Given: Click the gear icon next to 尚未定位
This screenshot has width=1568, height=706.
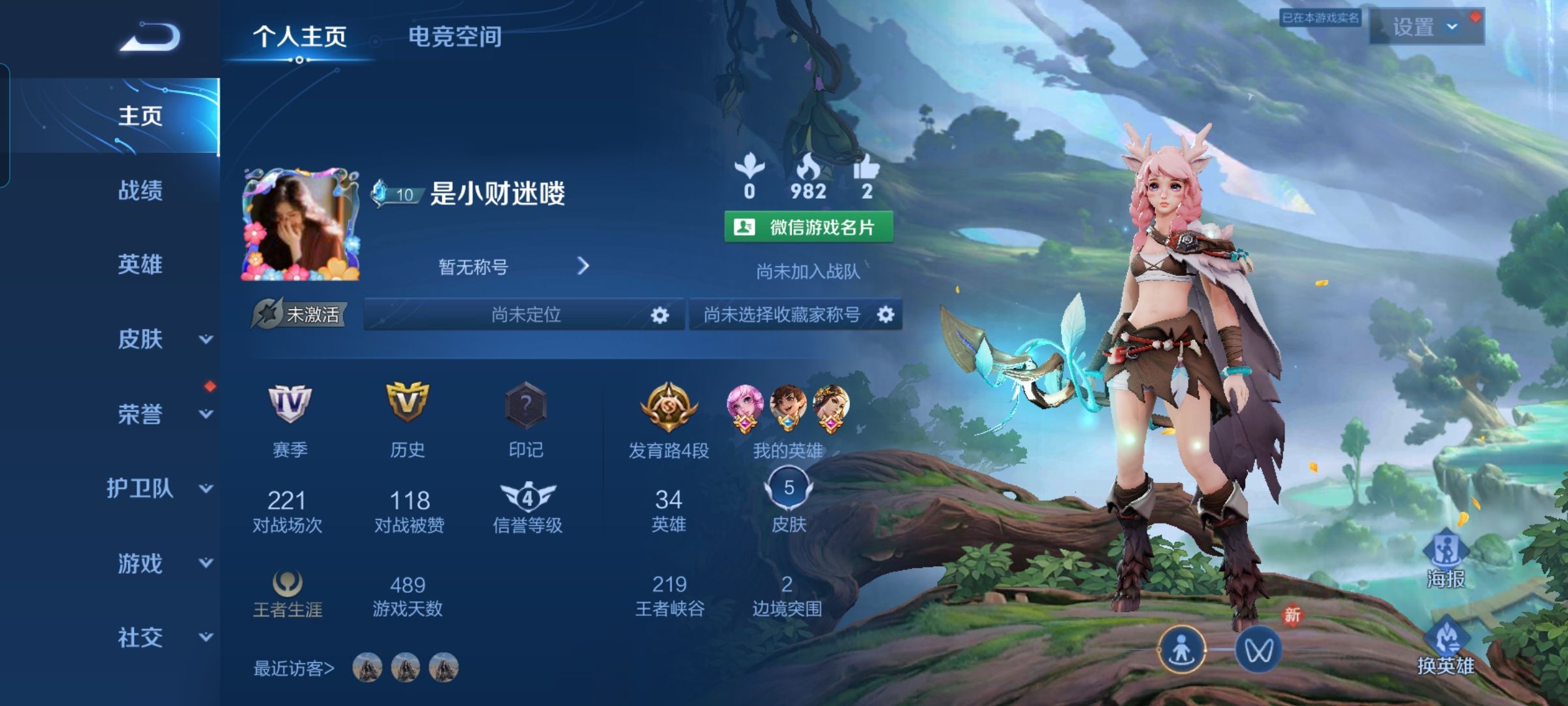Looking at the screenshot, I should (x=660, y=314).
